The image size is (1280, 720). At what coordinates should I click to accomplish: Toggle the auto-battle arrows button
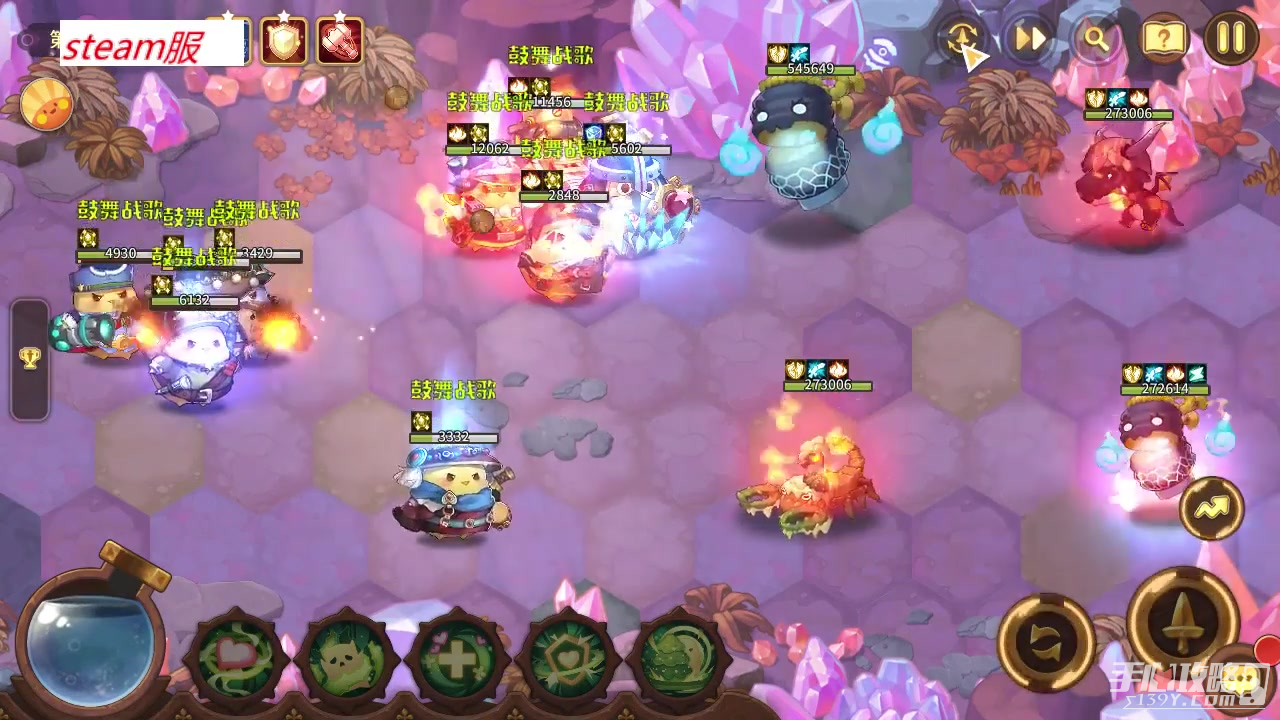coord(962,39)
